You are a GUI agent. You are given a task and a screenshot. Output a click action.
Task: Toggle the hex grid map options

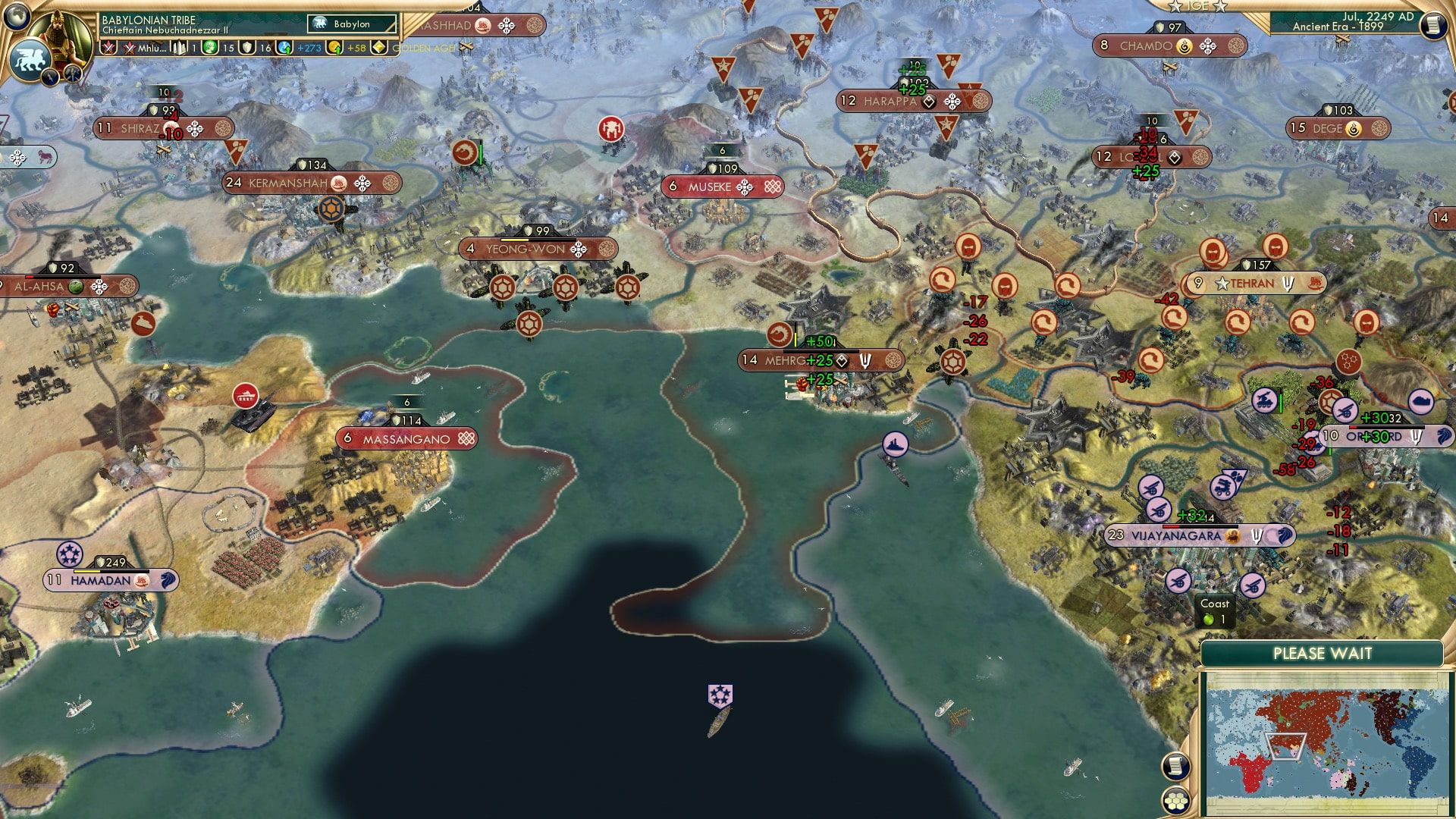click(x=1175, y=800)
